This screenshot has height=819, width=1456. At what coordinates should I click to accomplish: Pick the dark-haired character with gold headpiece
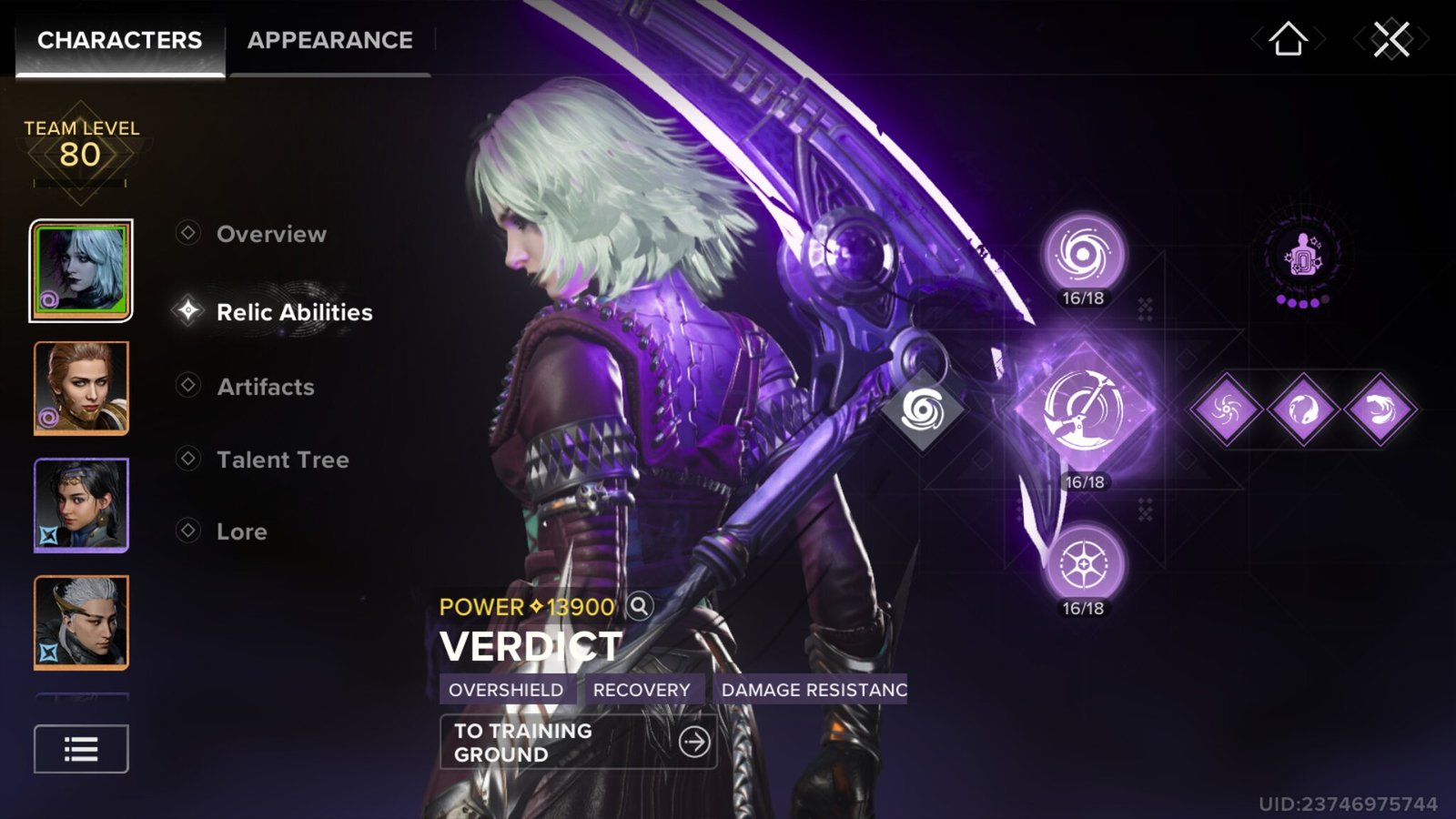tap(81, 505)
